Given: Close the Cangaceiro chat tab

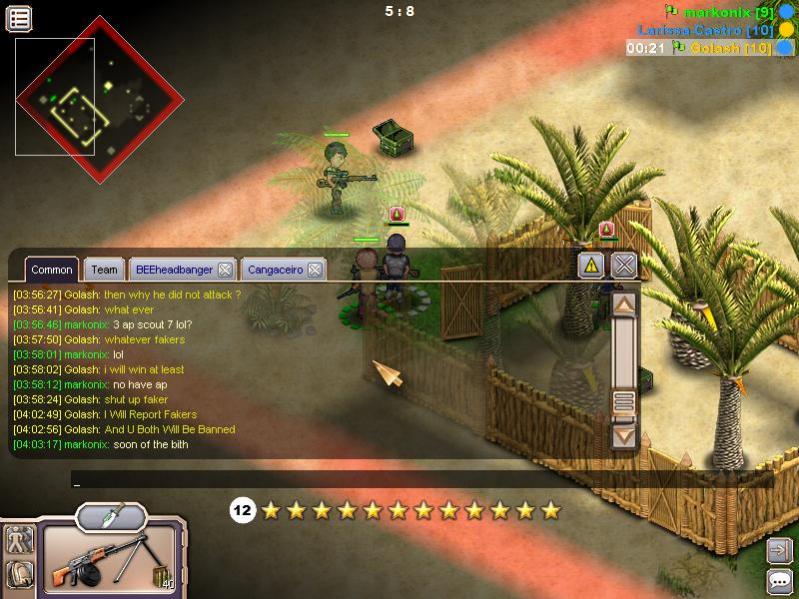Looking at the screenshot, I should pyautogui.click(x=314, y=269).
